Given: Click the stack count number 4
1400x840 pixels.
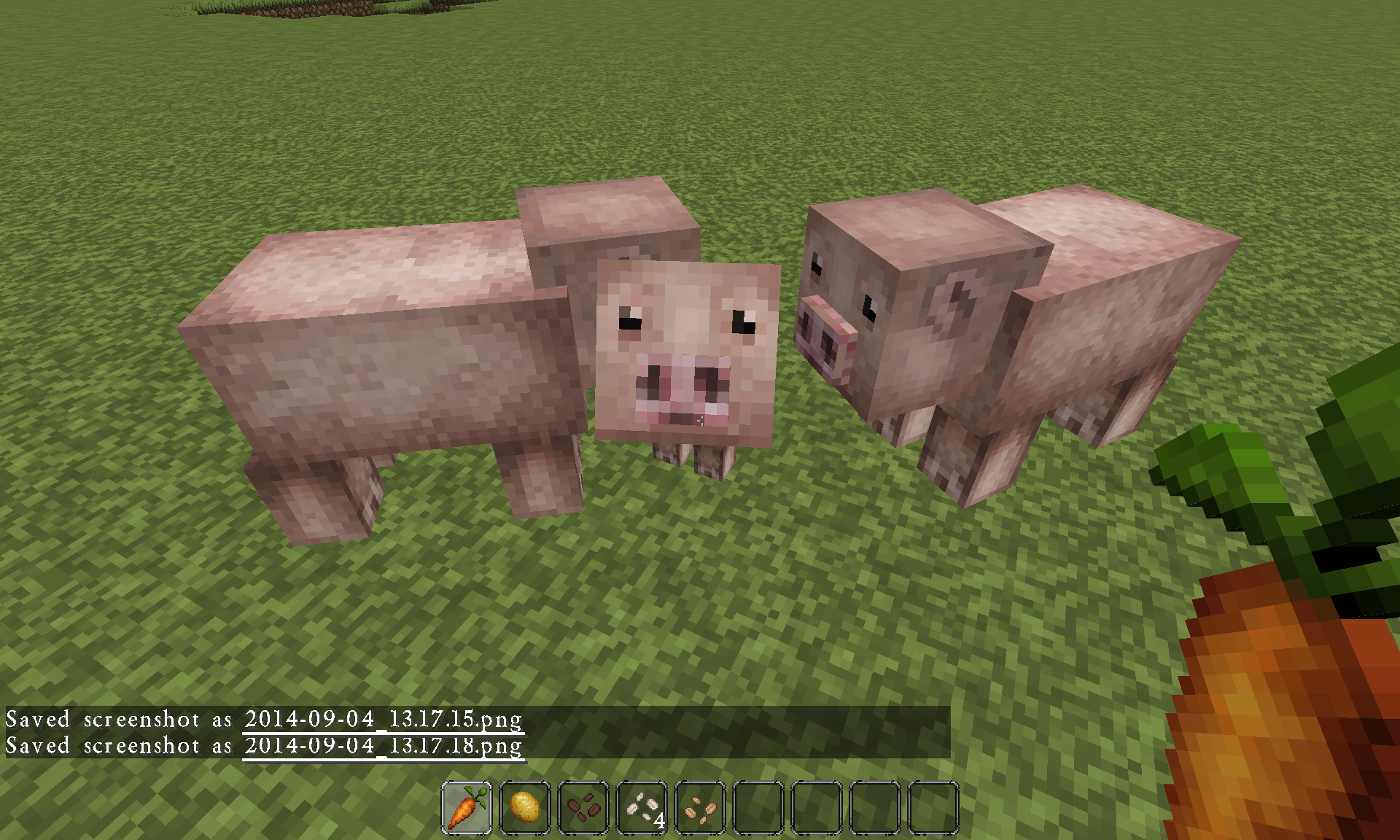Looking at the screenshot, I should tap(658, 820).
